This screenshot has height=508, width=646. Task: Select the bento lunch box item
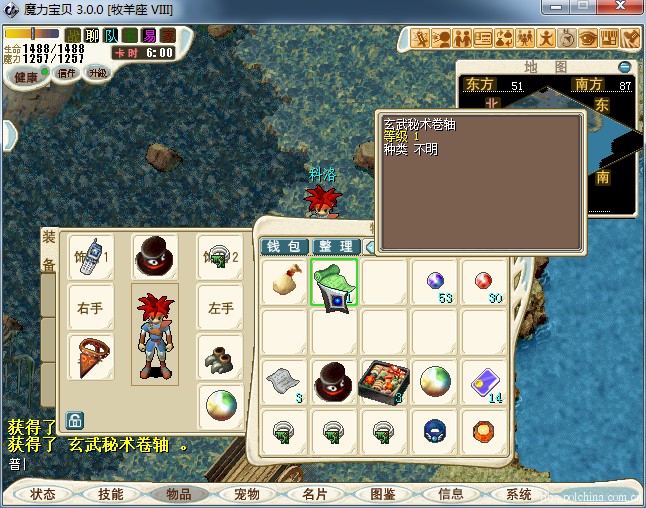[x=384, y=381]
